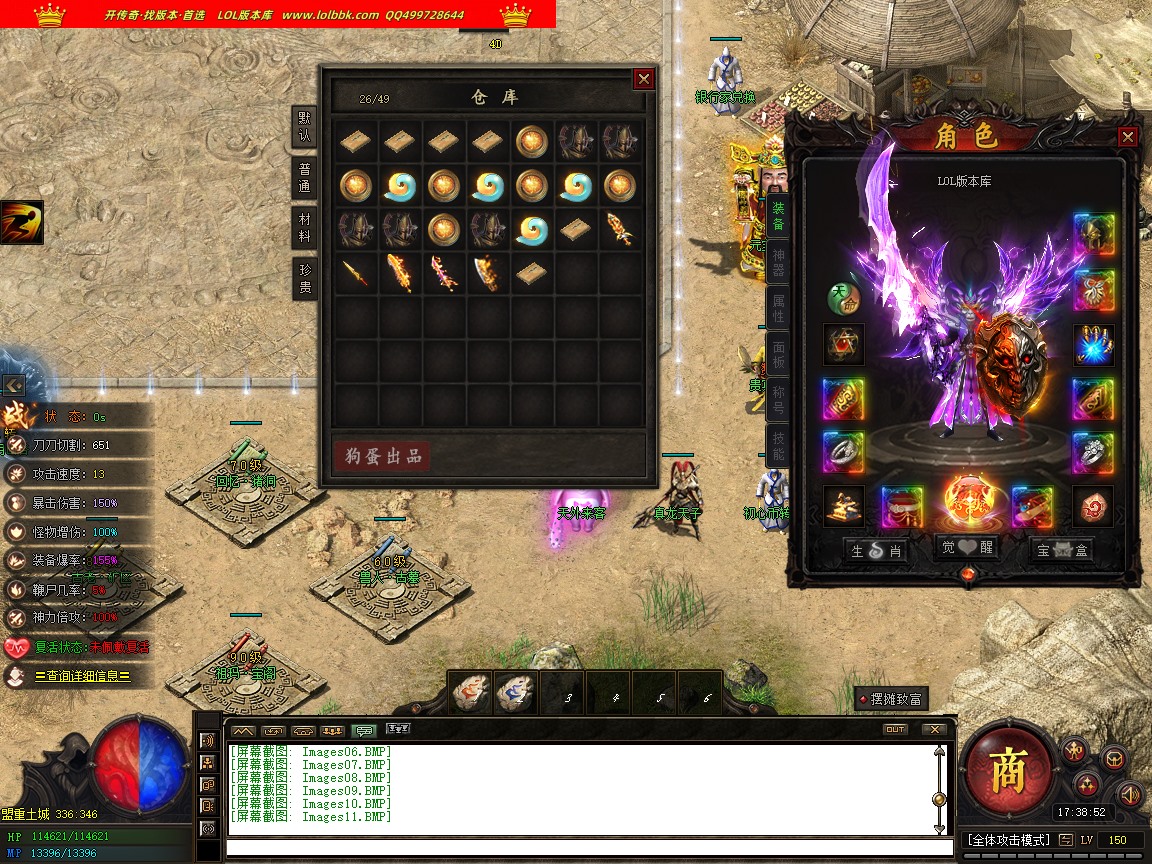Viewport: 1152px width, 864px height.
Task: Click the 摆摊致富 stall button
Action: [890, 699]
